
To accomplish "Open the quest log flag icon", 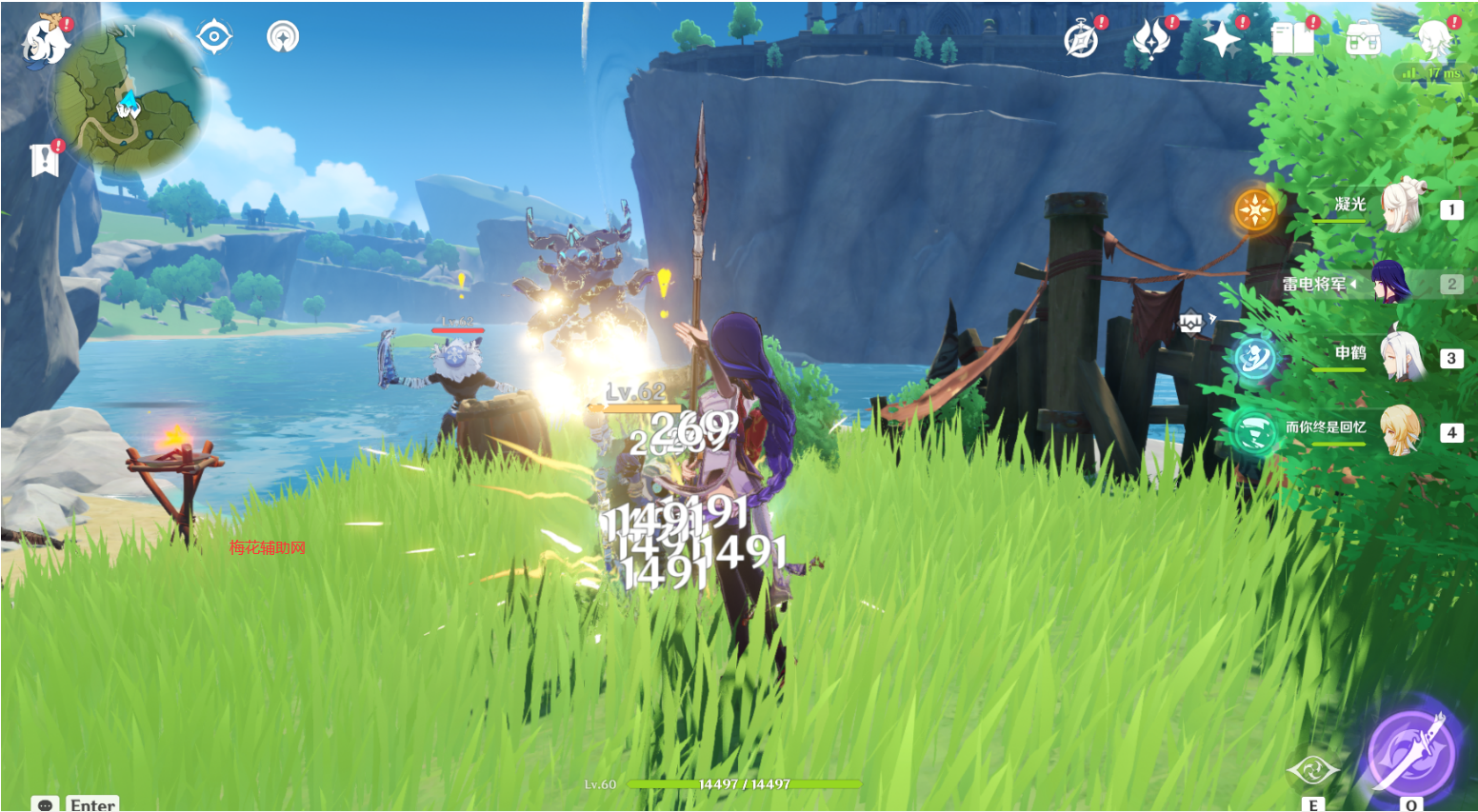I will [44, 161].
